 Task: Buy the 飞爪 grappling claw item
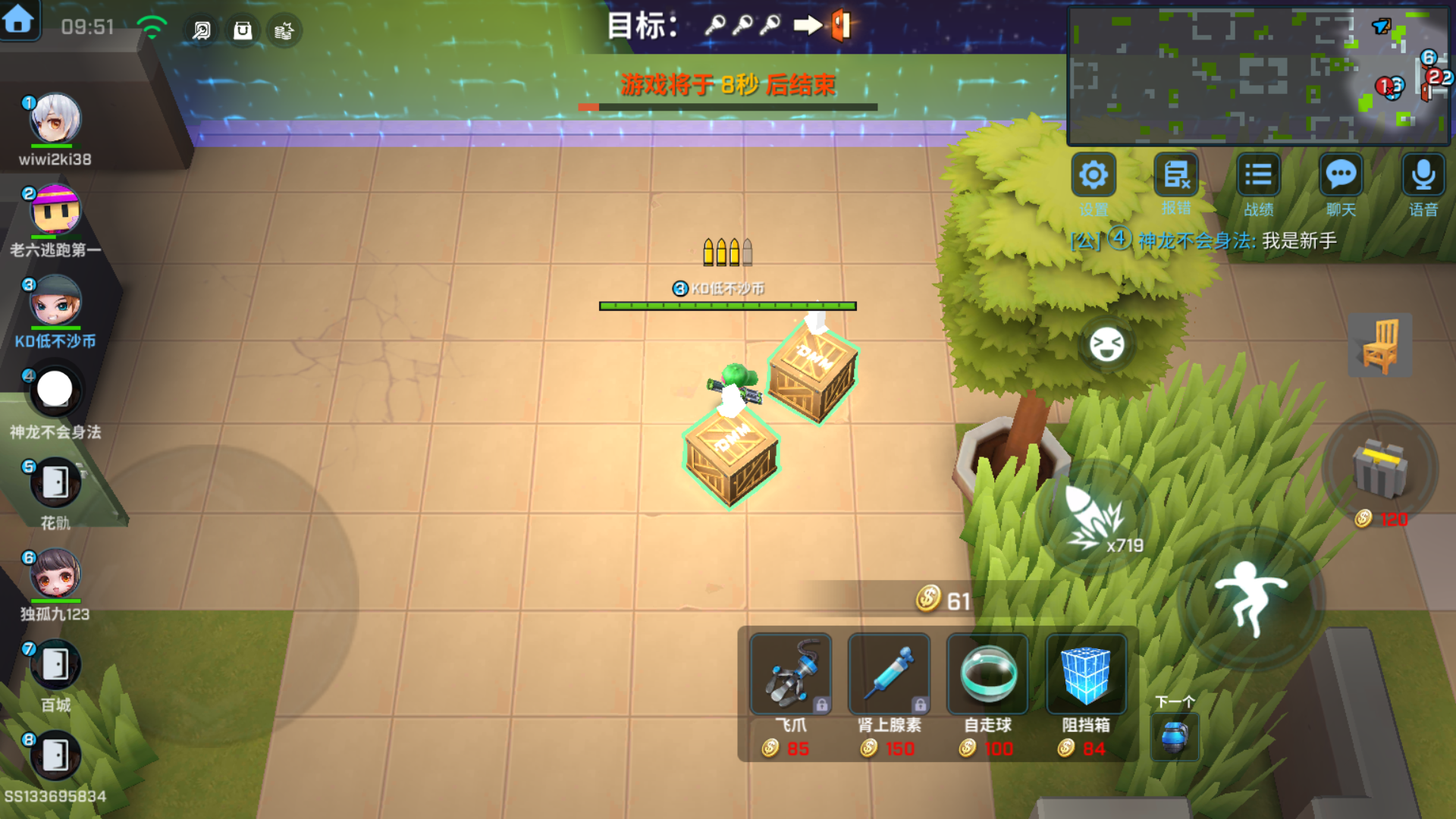click(790, 675)
